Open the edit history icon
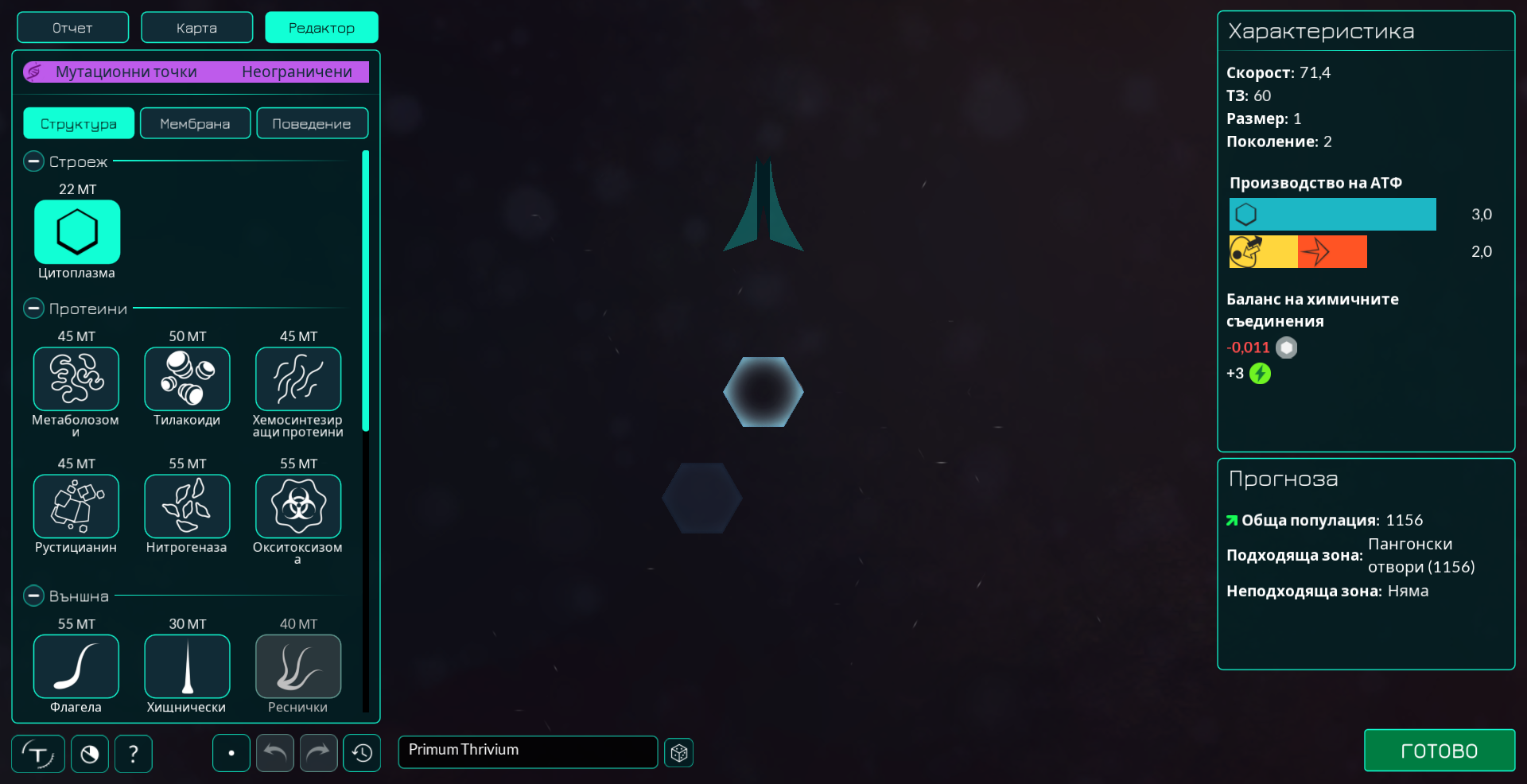 pos(362,753)
